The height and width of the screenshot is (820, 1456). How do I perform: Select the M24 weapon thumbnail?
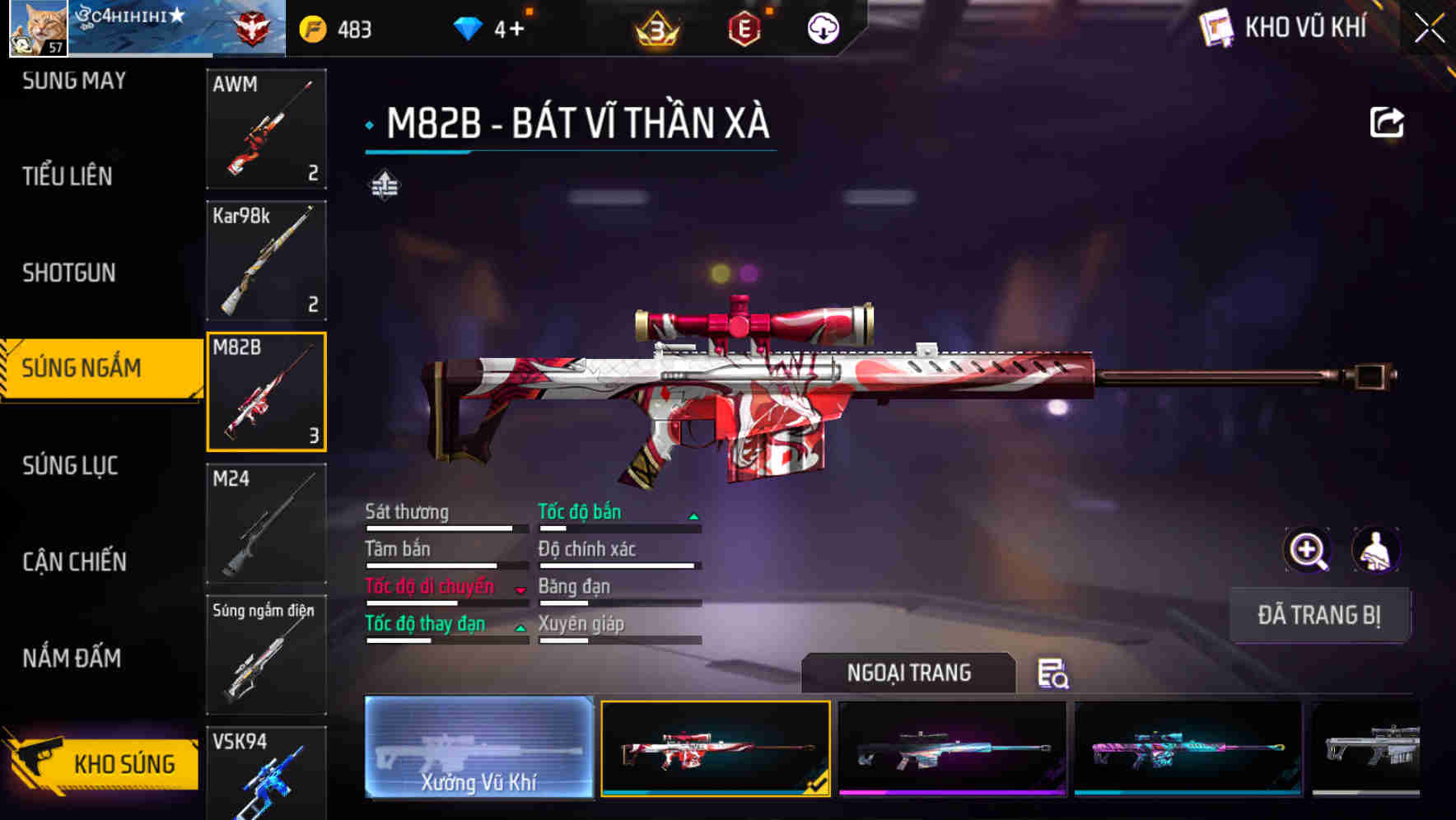coord(265,523)
